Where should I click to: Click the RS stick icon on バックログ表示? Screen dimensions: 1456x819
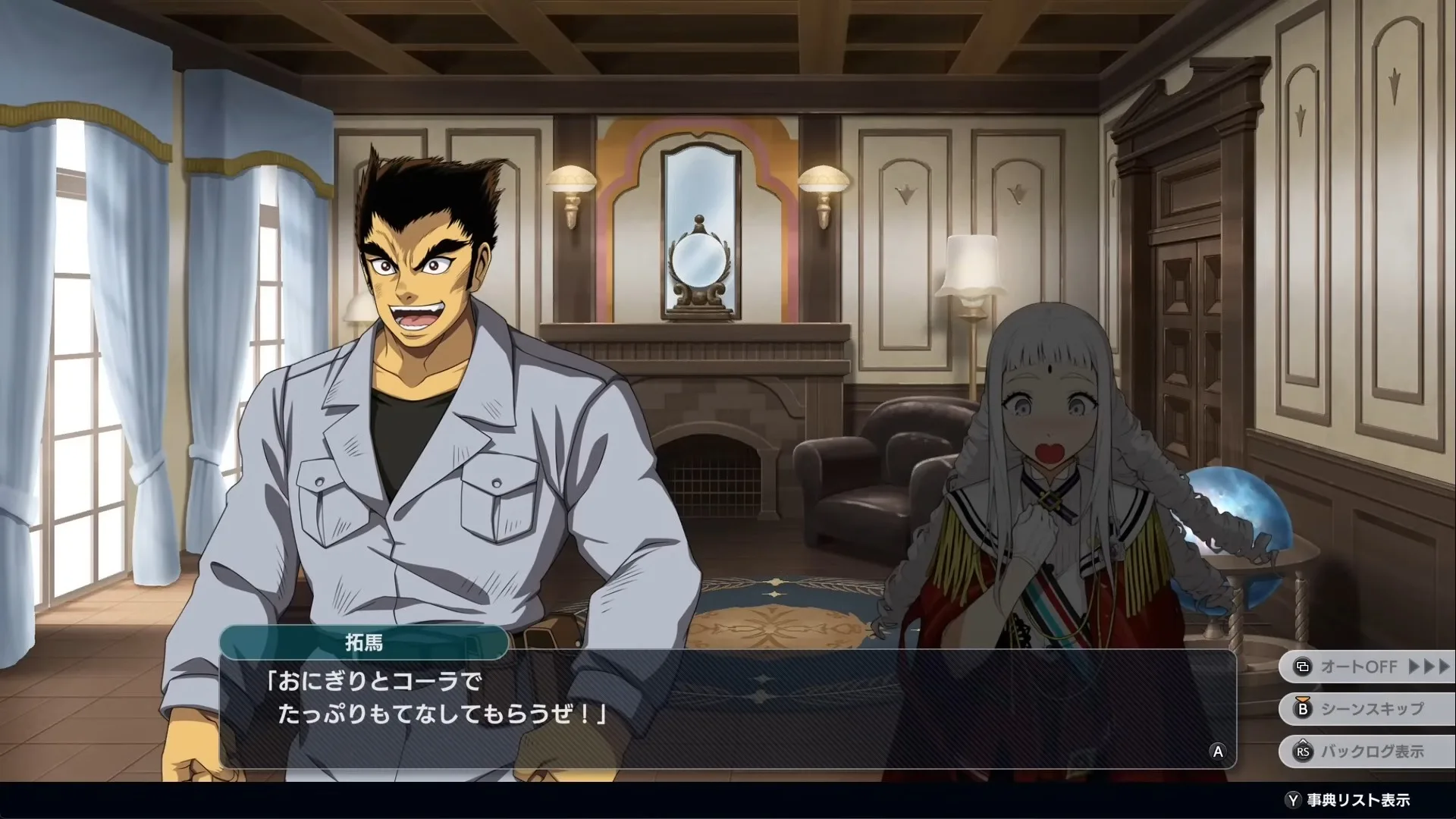pos(1304,752)
